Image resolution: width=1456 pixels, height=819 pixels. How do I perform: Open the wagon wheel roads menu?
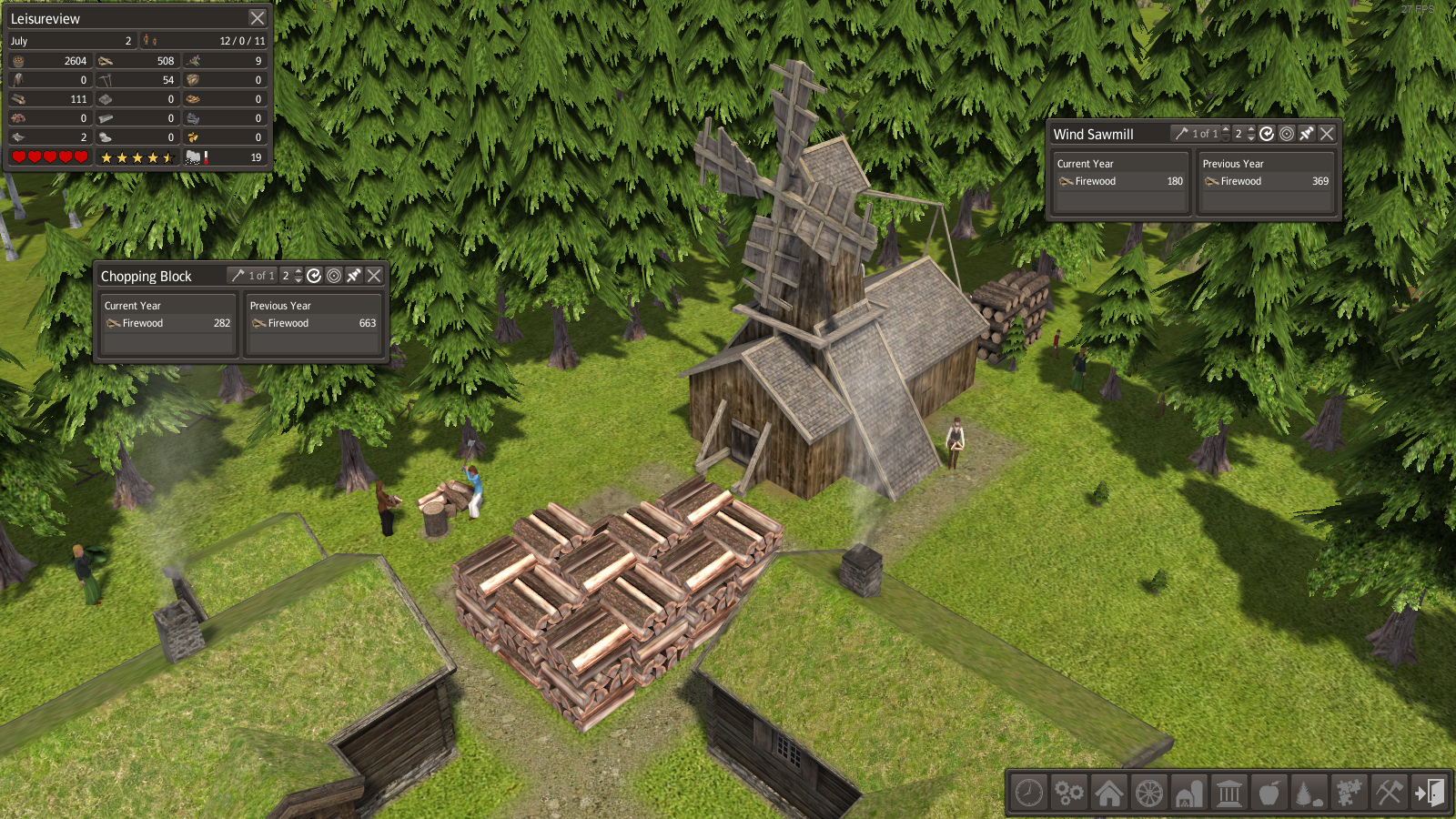1149,793
